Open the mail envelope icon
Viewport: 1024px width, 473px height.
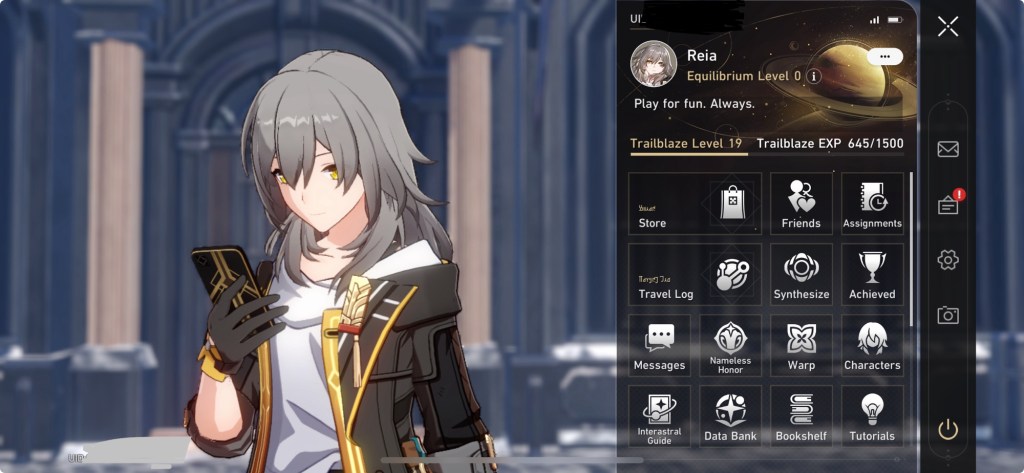click(x=948, y=149)
